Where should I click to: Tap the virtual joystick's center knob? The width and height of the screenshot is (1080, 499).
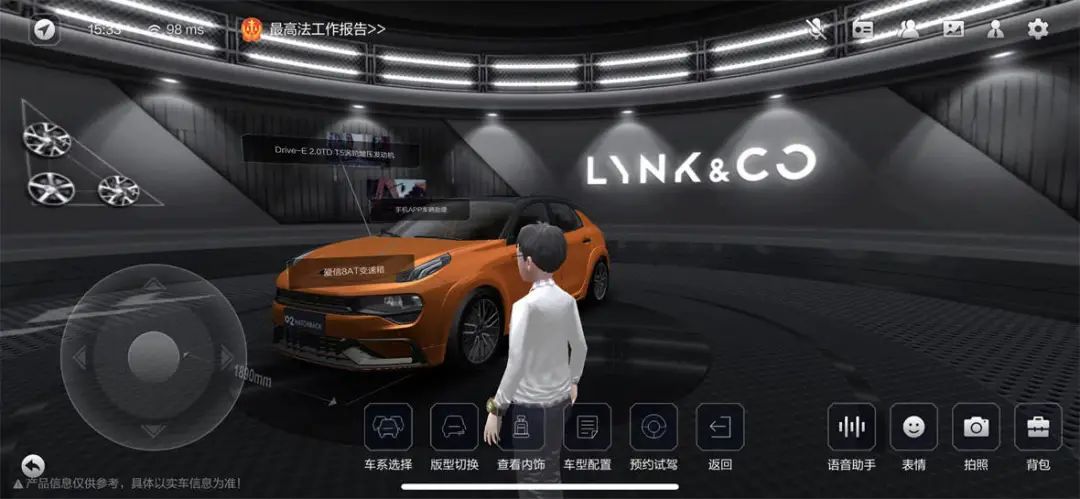(x=152, y=356)
